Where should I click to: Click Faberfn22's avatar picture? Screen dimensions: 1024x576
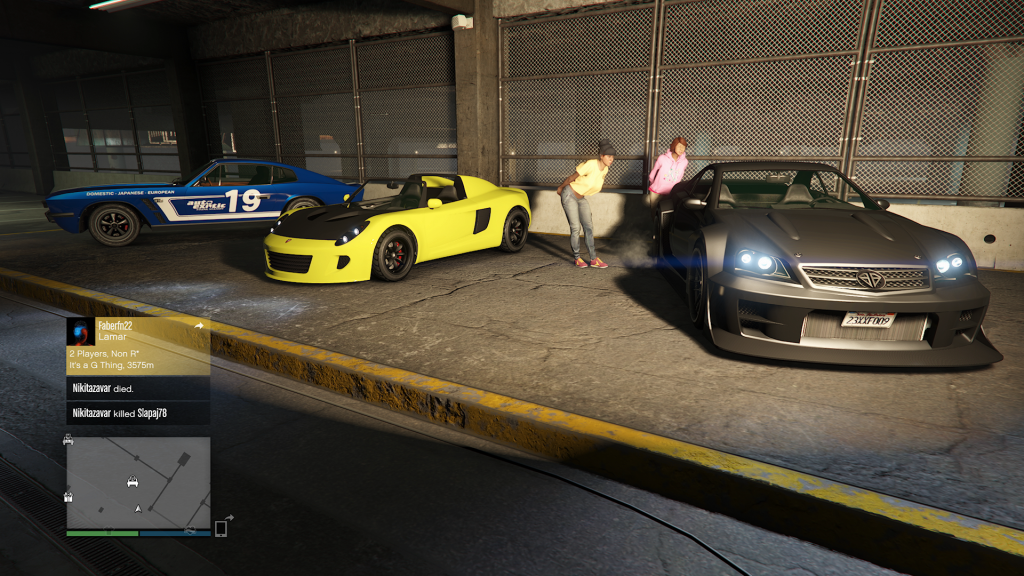coord(81,331)
